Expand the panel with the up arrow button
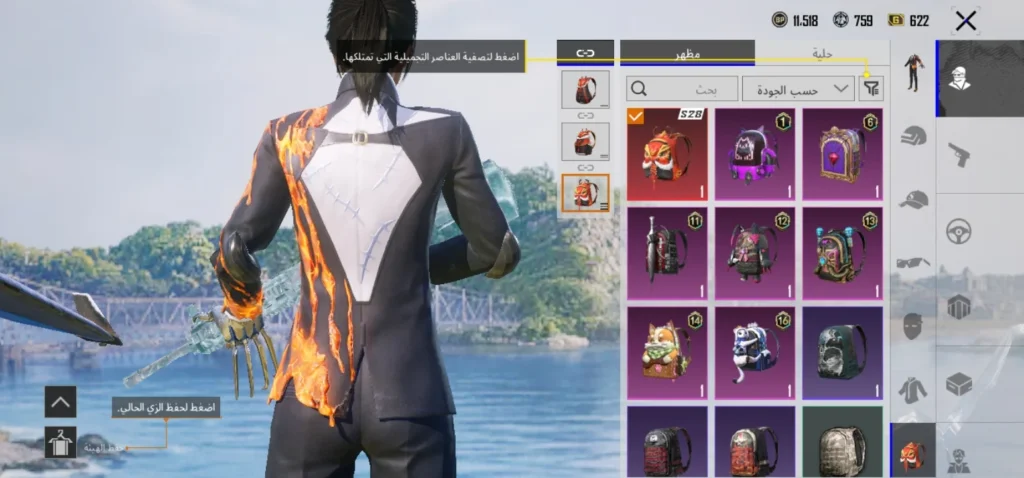Viewport: 1024px width, 478px height. 60,402
